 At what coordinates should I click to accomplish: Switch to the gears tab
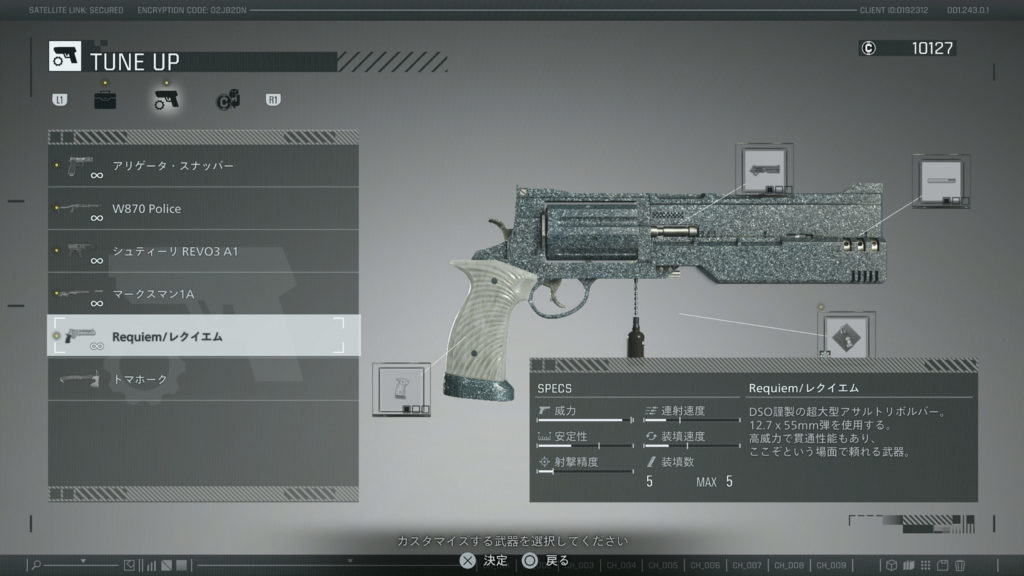click(227, 99)
